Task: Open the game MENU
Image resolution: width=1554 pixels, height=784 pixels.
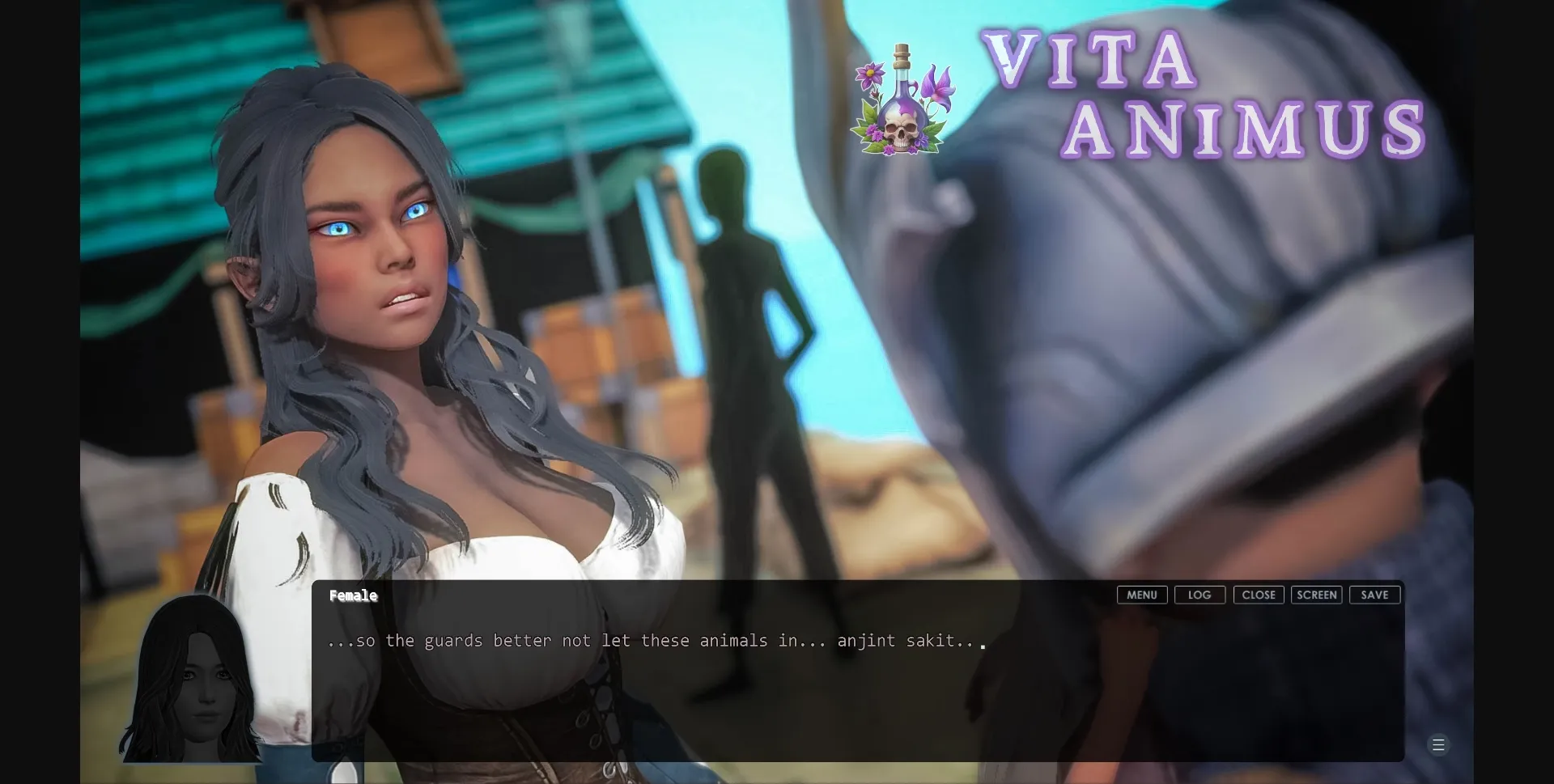Action: [1141, 595]
